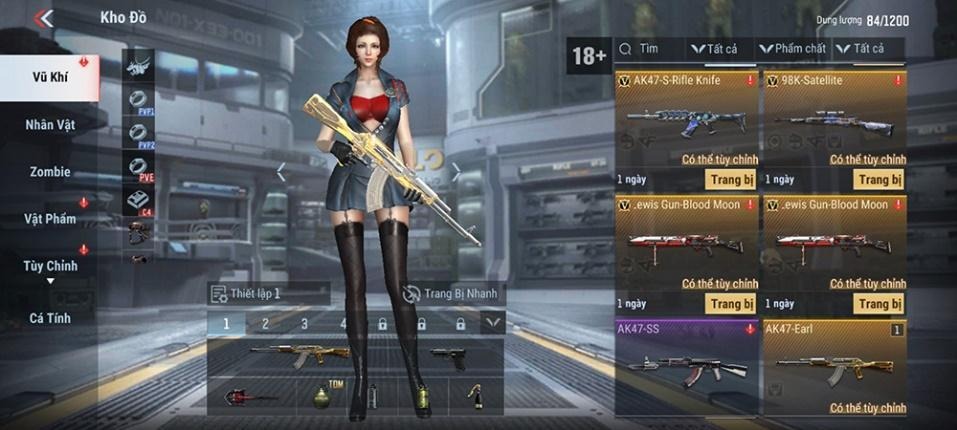Go back using the red arrow

pyautogui.click(x=43, y=18)
